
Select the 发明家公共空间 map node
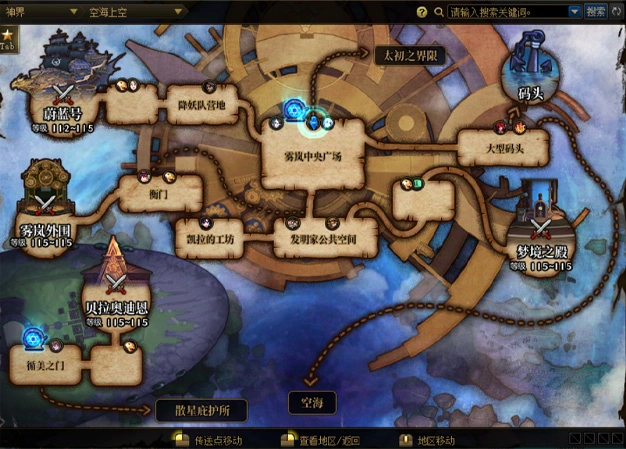click(x=325, y=241)
